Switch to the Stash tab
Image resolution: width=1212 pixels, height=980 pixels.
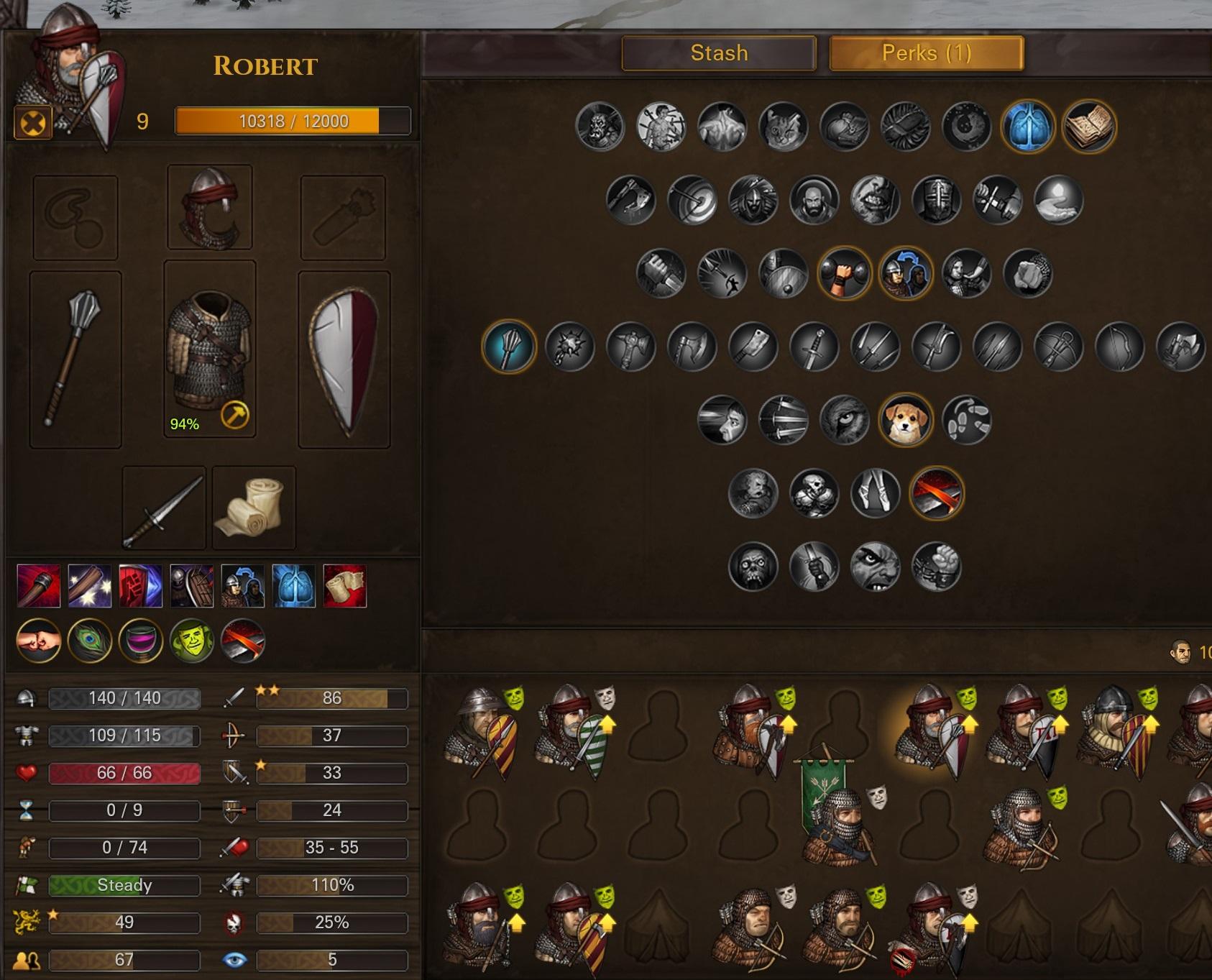click(x=718, y=52)
